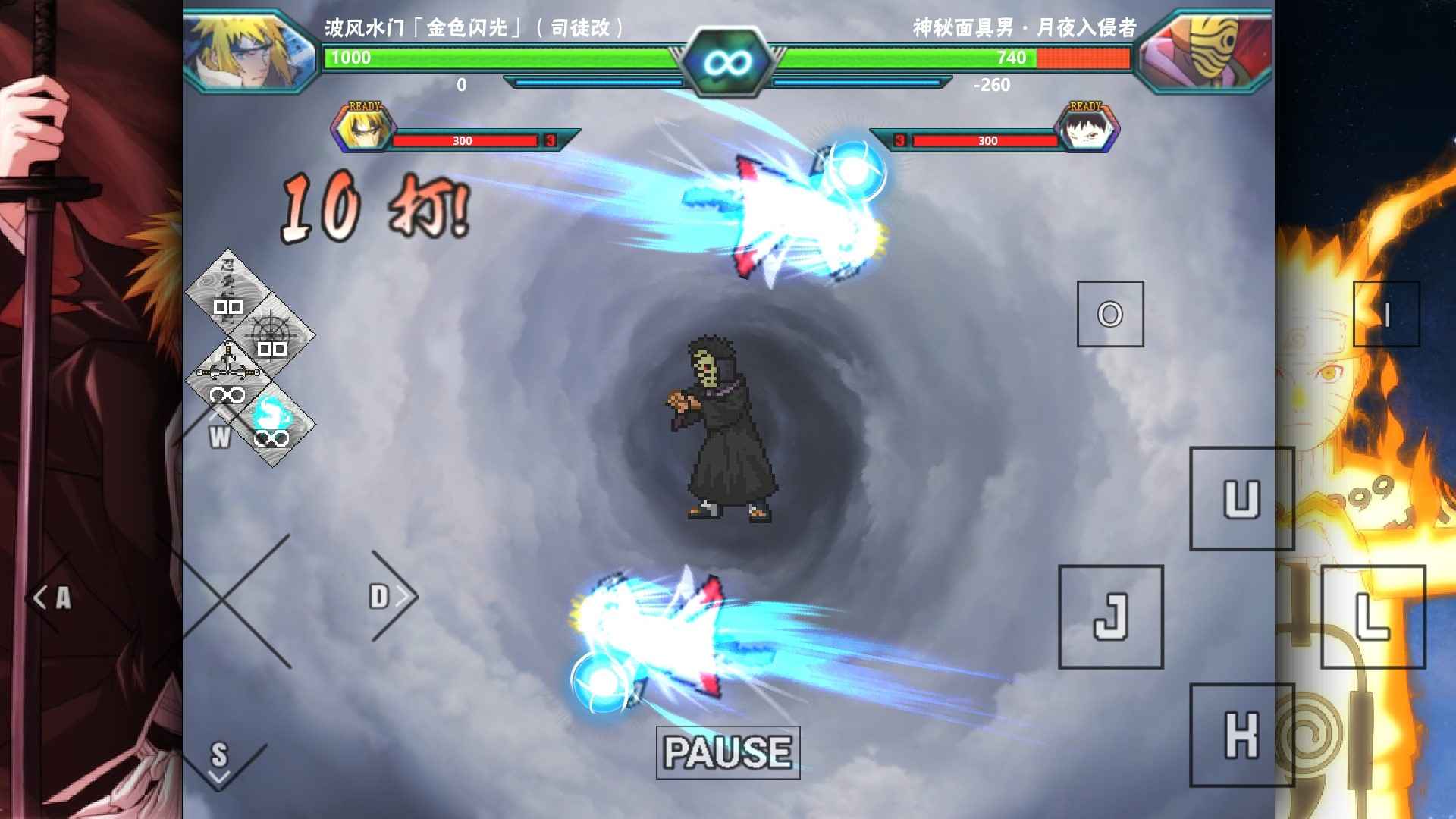Tap the left movement arrow A
1456x819 pixels.
coord(53,598)
